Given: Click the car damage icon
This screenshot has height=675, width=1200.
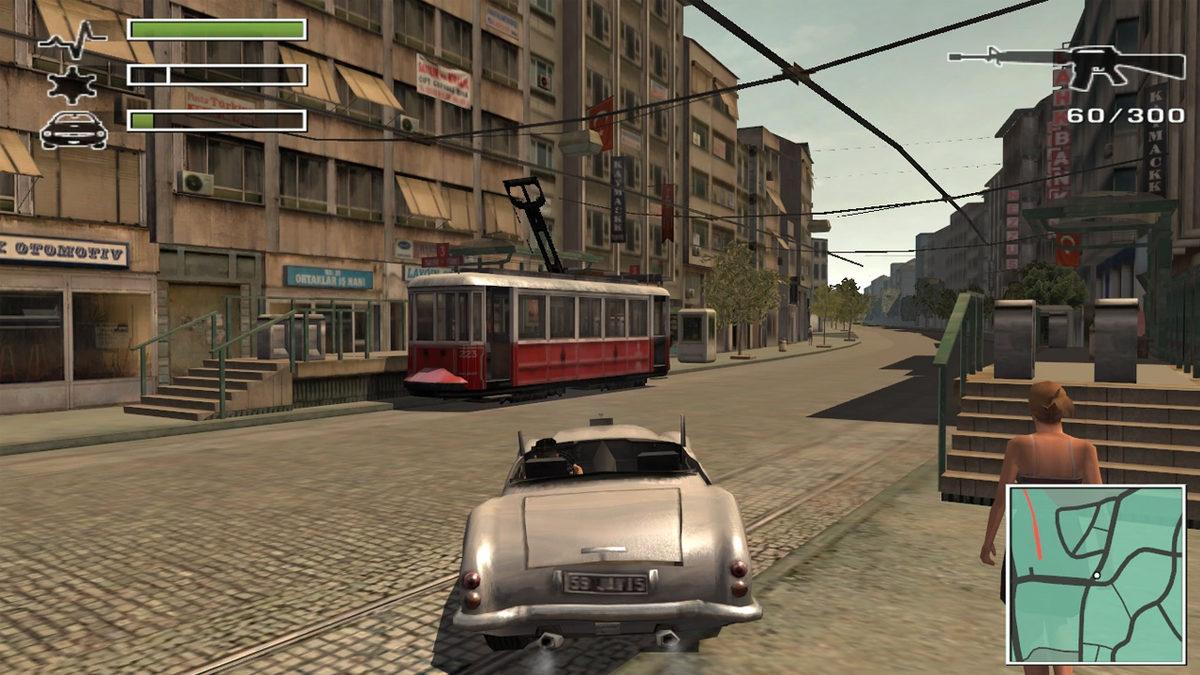Looking at the screenshot, I should pyautogui.click(x=73, y=129).
